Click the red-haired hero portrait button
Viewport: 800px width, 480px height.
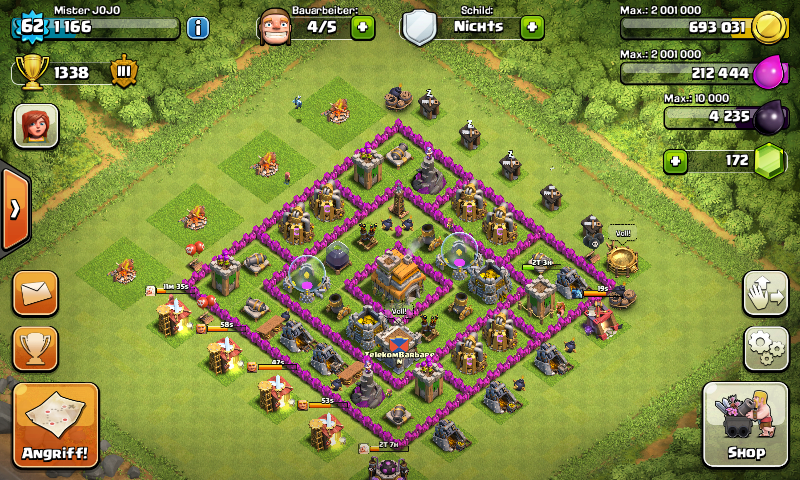click(x=36, y=126)
